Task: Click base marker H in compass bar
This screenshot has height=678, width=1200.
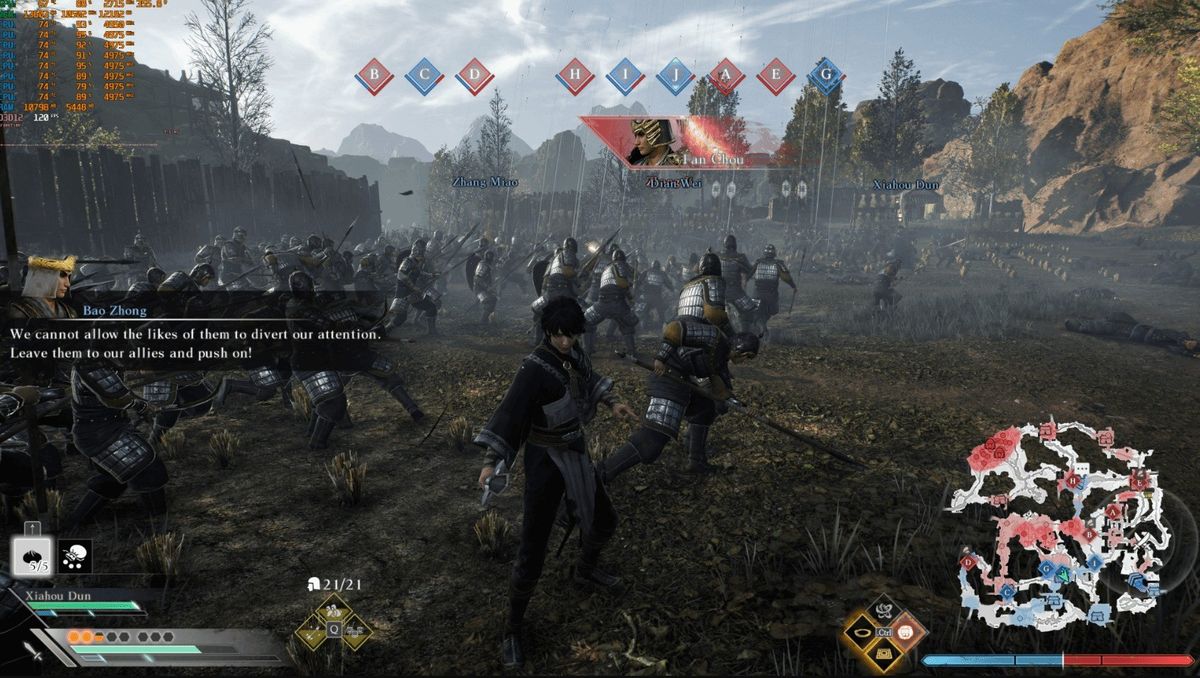Action: pos(574,75)
